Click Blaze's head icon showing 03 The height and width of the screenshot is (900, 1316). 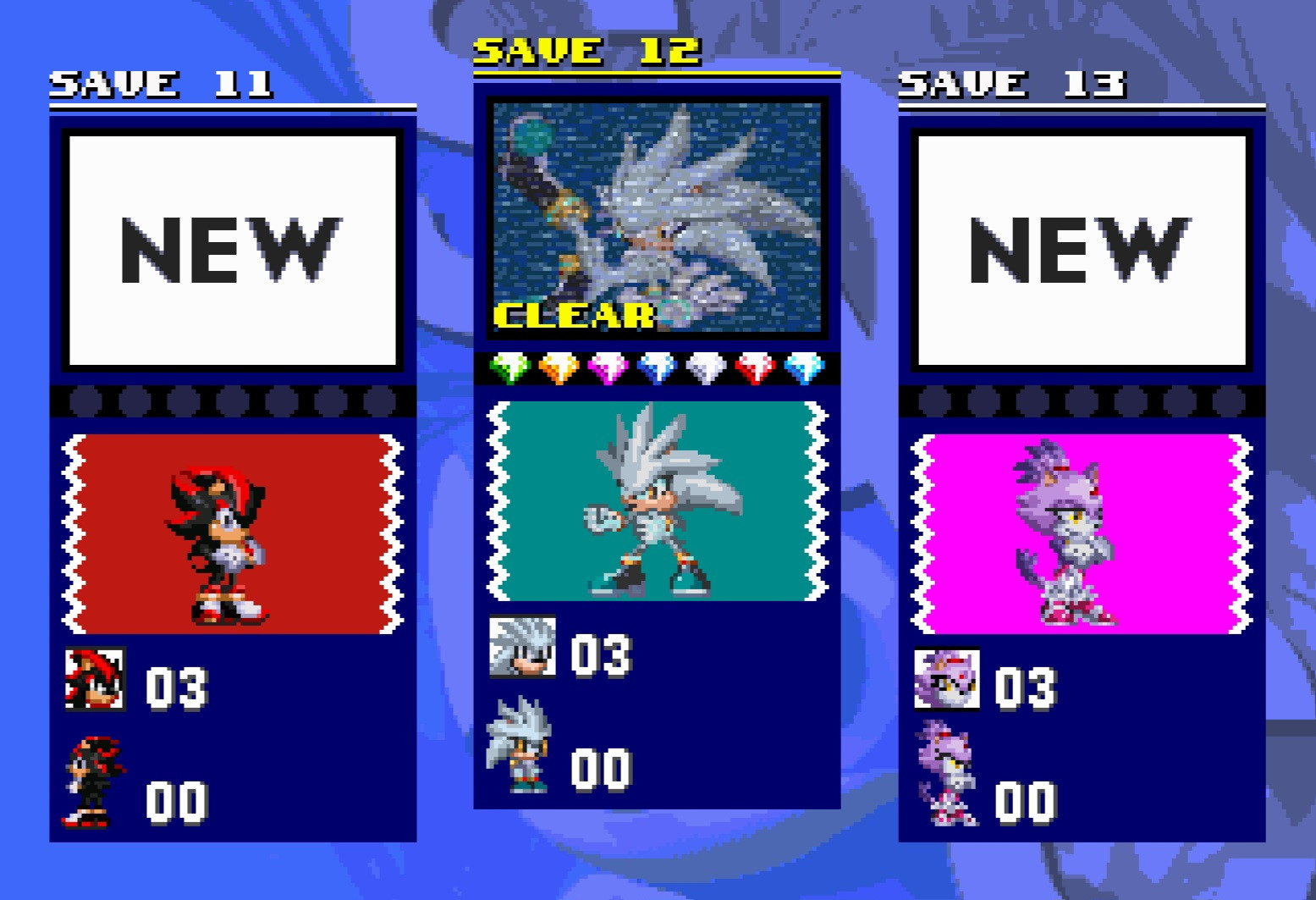coord(945,678)
